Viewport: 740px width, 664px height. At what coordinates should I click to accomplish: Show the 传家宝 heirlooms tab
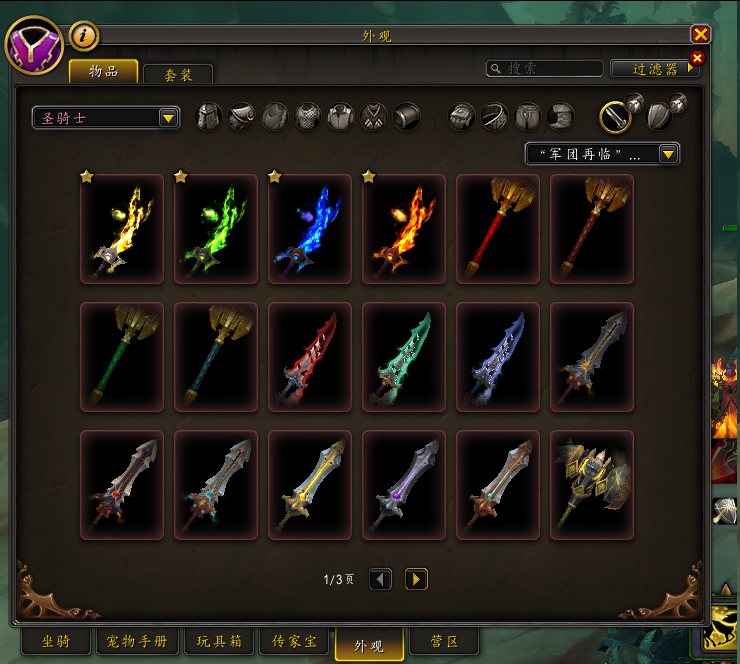coord(297,641)
